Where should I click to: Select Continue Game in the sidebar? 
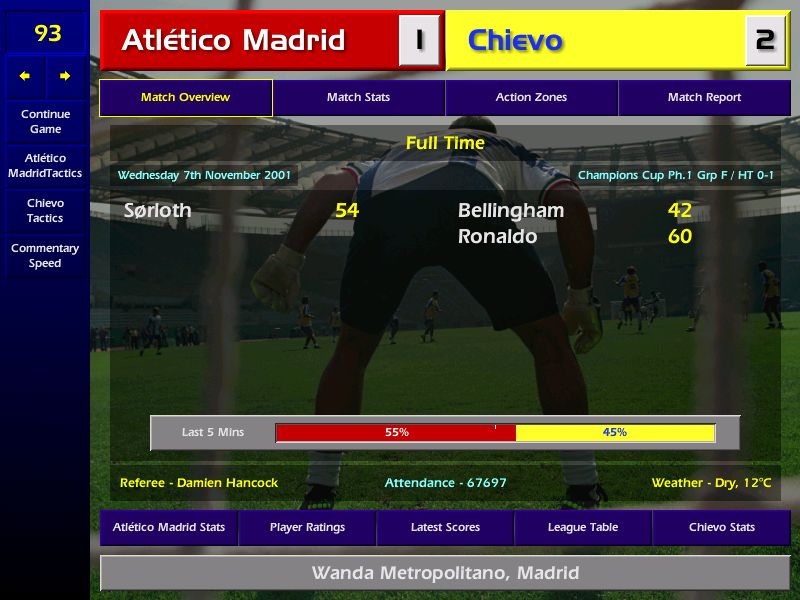click(x=45, y=121)
